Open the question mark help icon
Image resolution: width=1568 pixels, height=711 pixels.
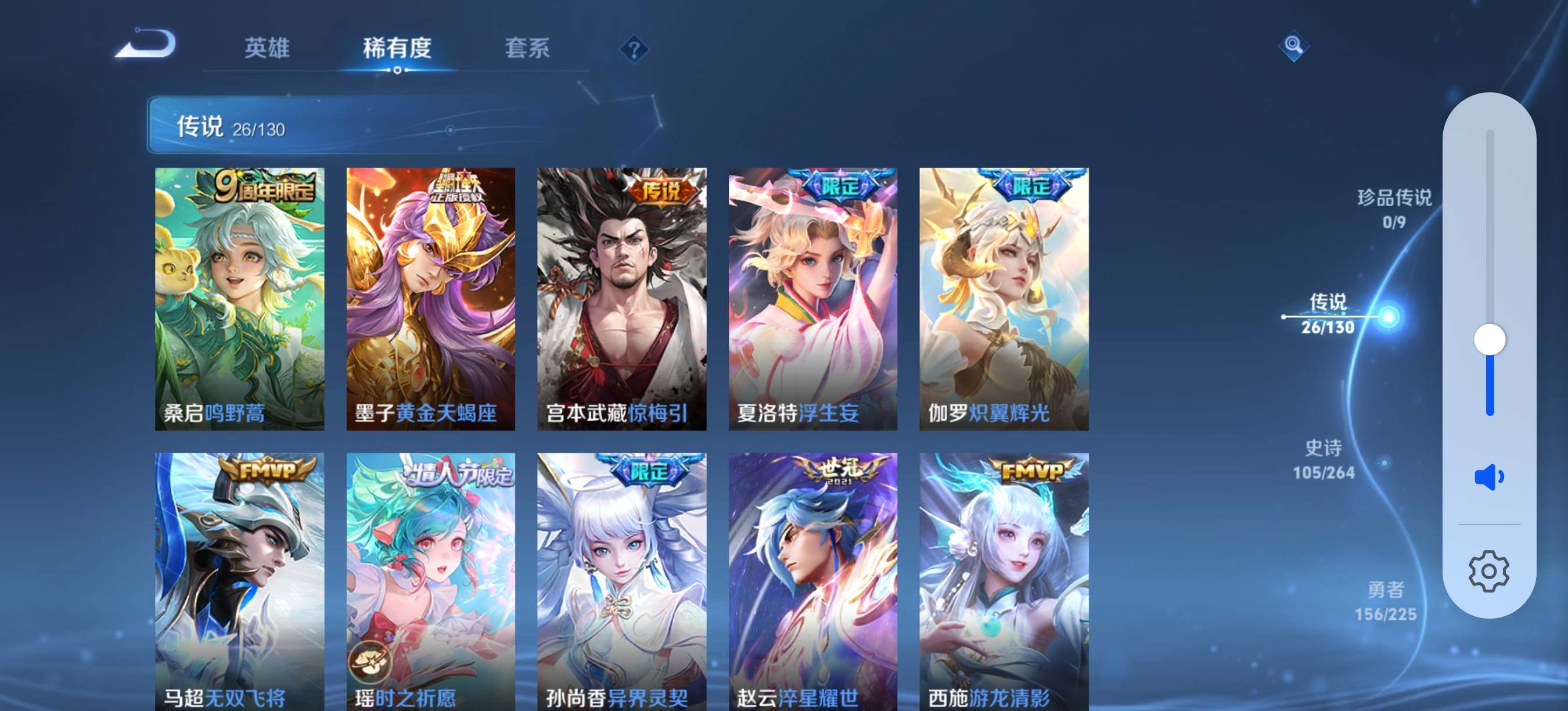point(634,49)
